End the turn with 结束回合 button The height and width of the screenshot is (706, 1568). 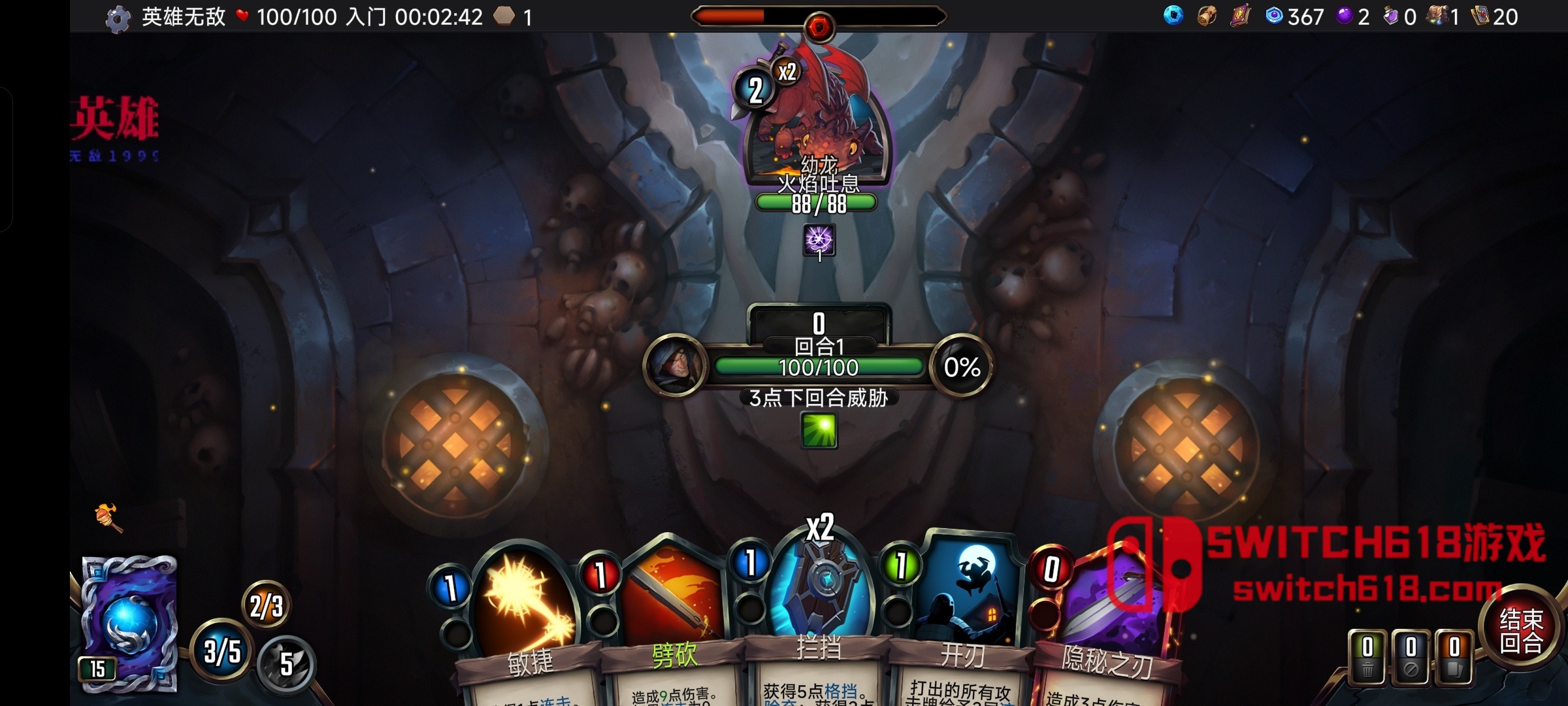(1520, 630)
